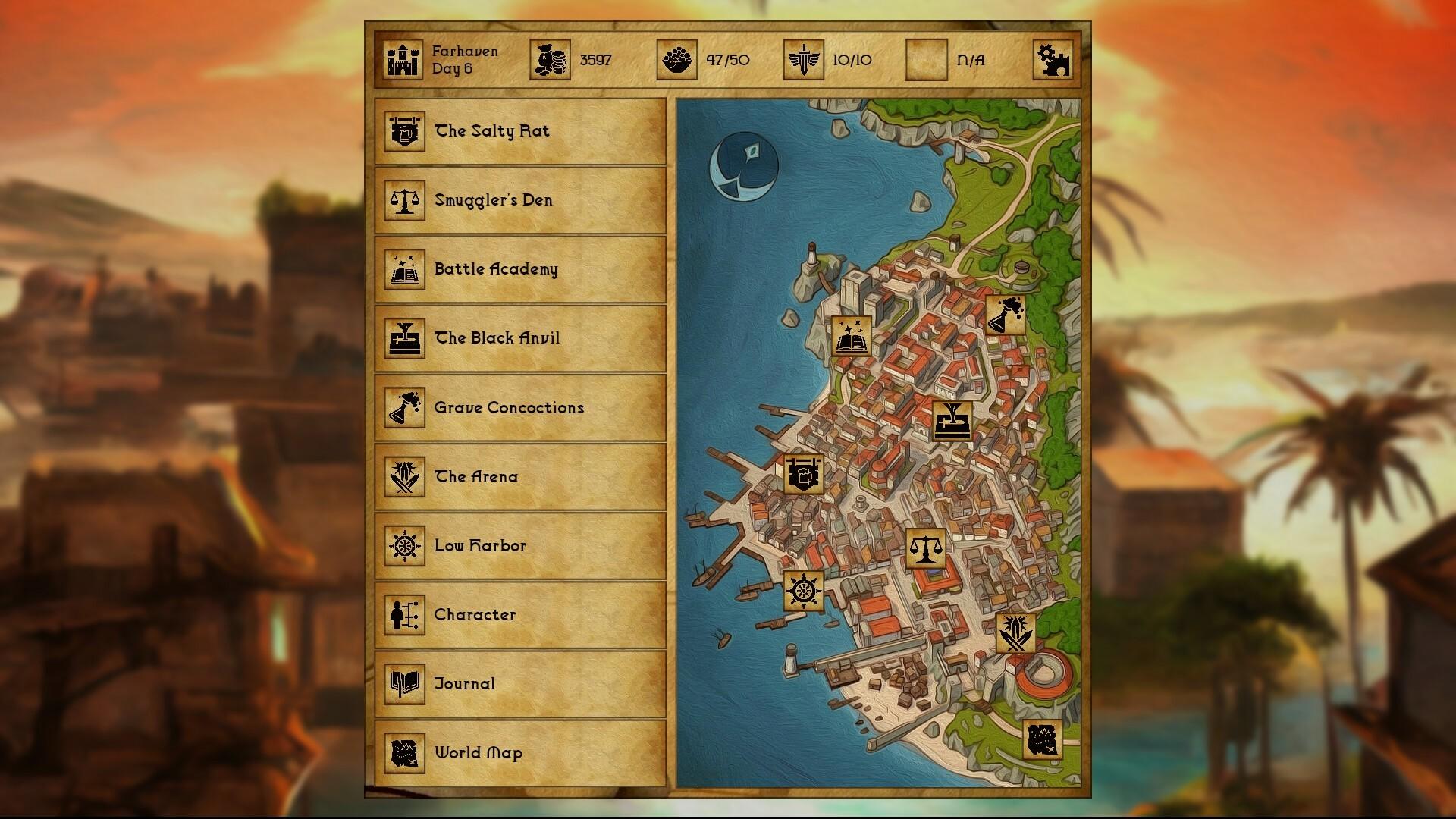
Task: Select the shield icon showing 10/10
Action: click(x=803, y=60)
